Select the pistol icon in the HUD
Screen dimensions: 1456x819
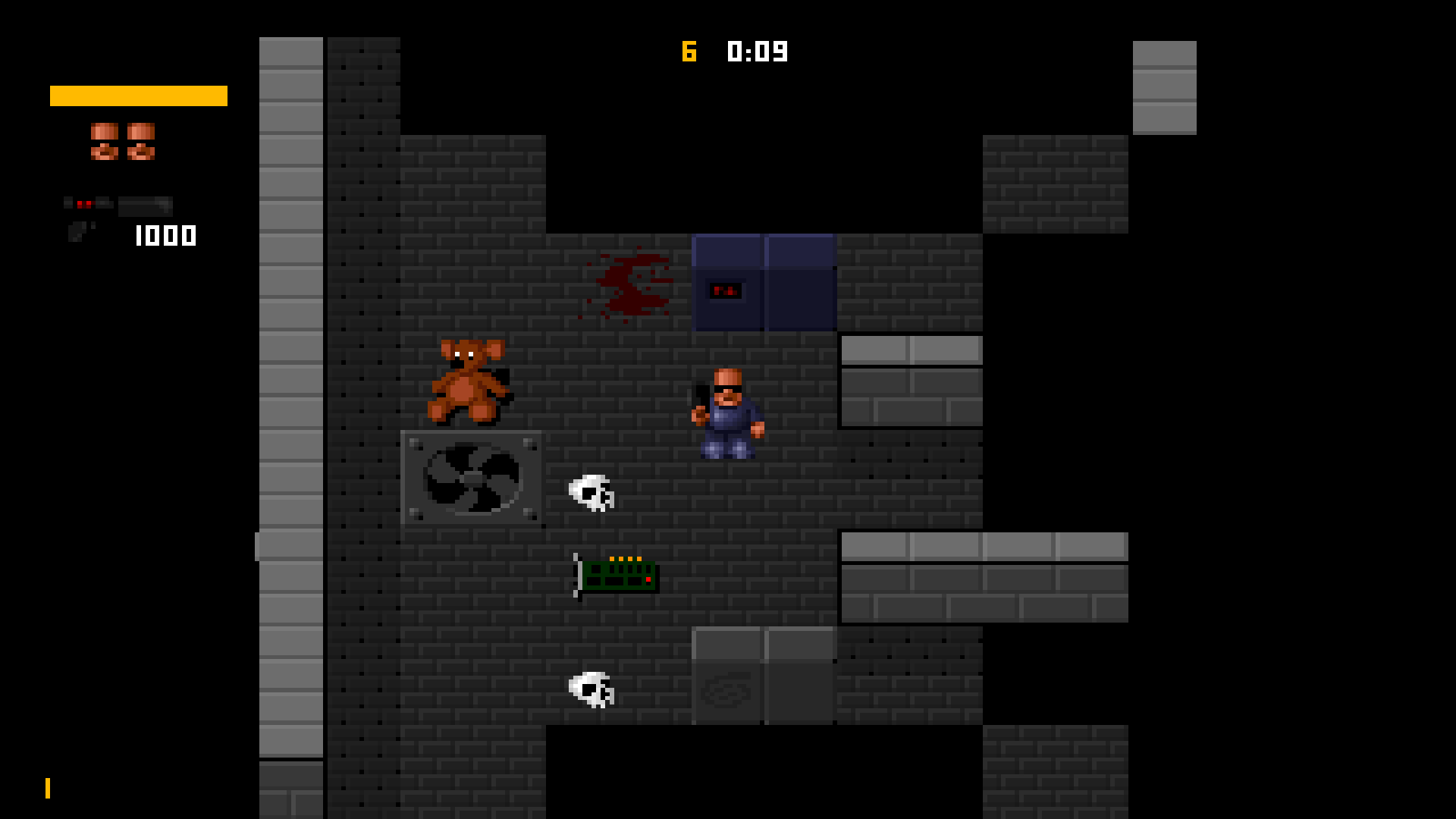(x=77, y=231)
